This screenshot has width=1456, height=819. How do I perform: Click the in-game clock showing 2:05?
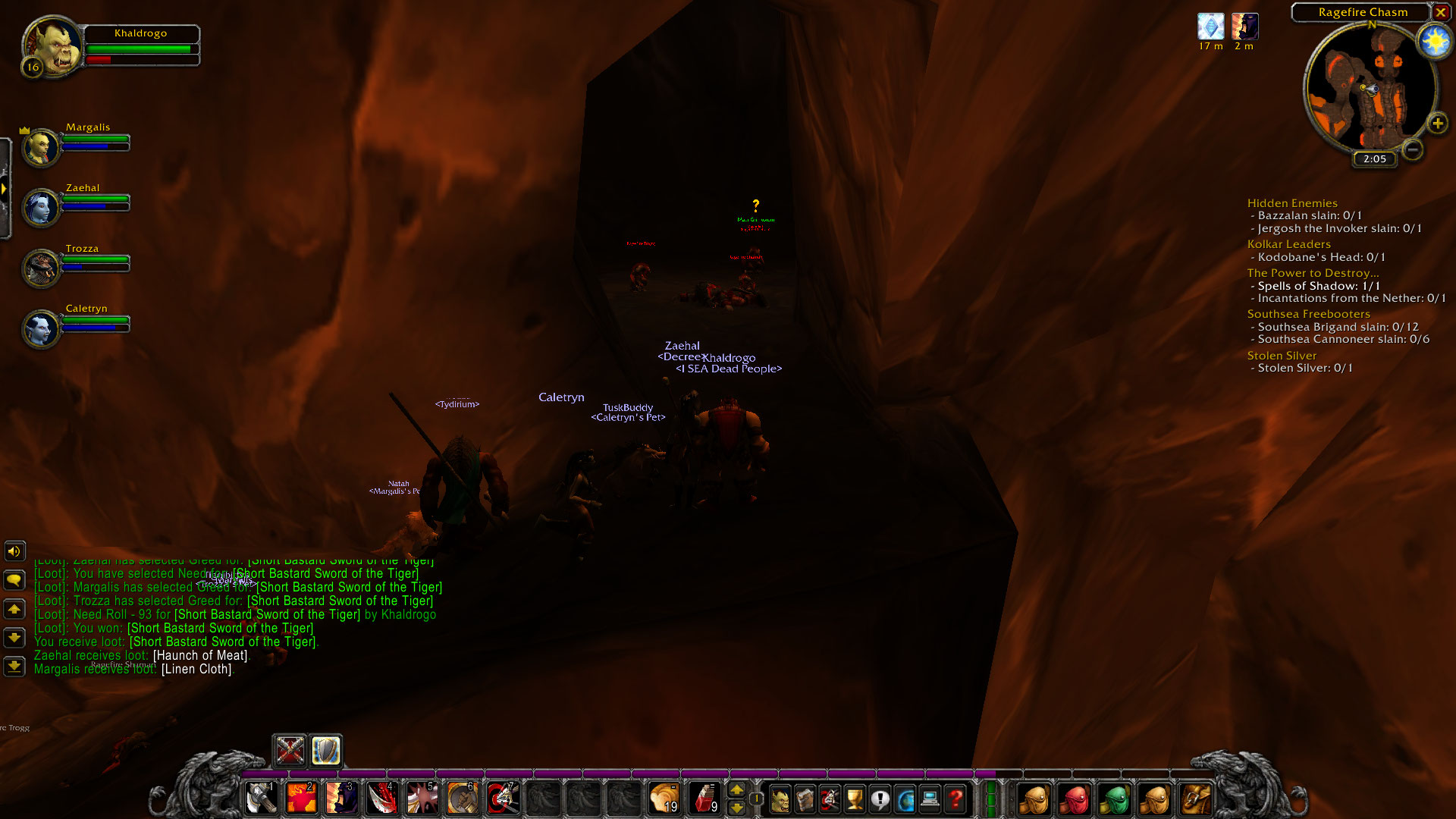(1373, 159)
